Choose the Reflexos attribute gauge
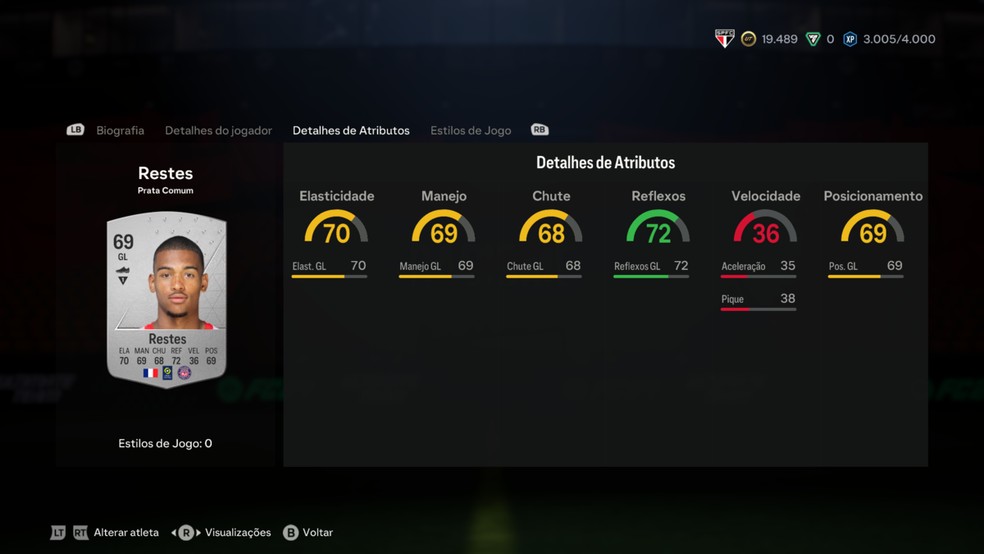984x554 pixels. pos(658,227)
